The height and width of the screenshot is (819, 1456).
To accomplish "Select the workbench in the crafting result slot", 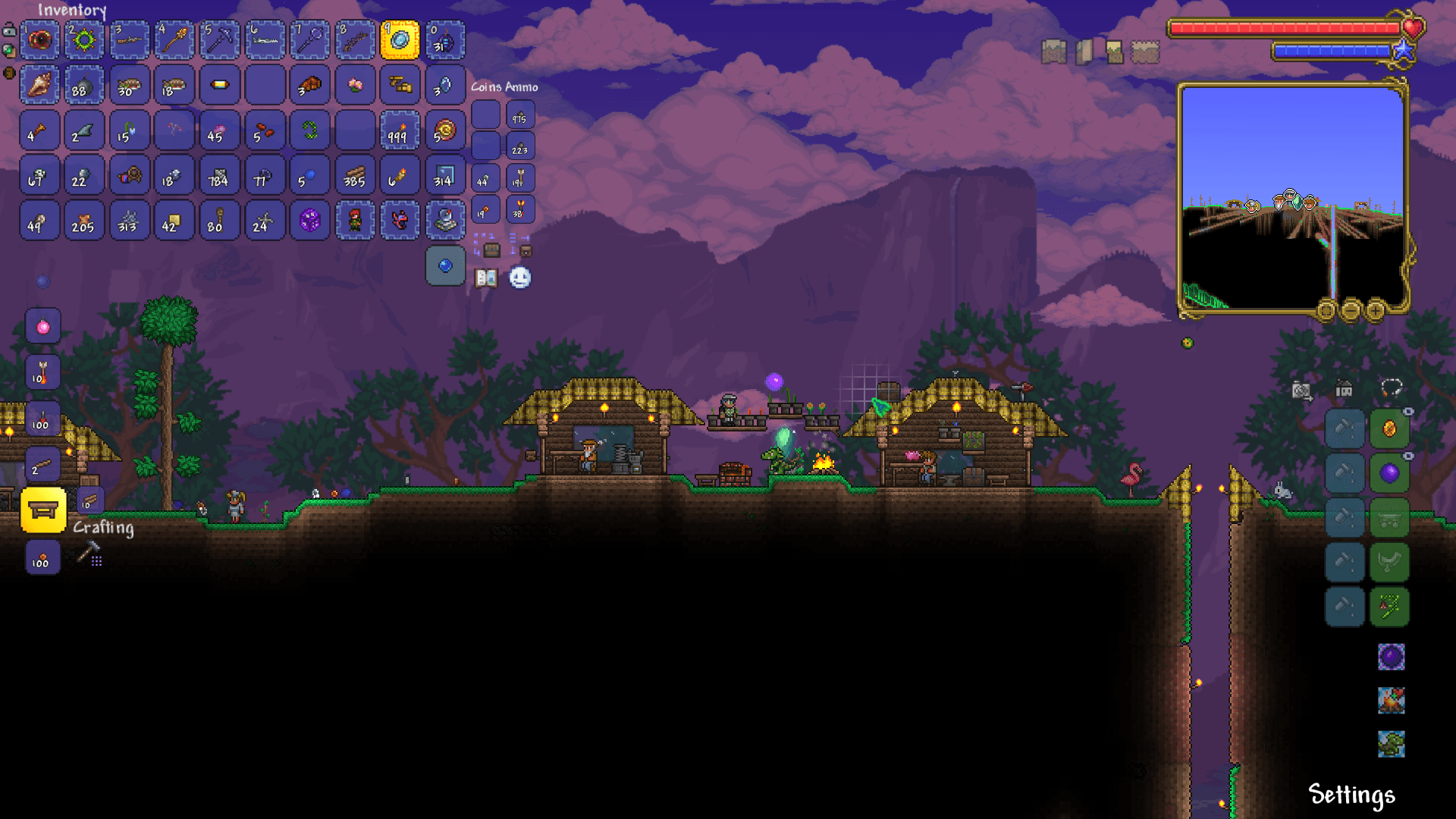I will click(43, 510).
